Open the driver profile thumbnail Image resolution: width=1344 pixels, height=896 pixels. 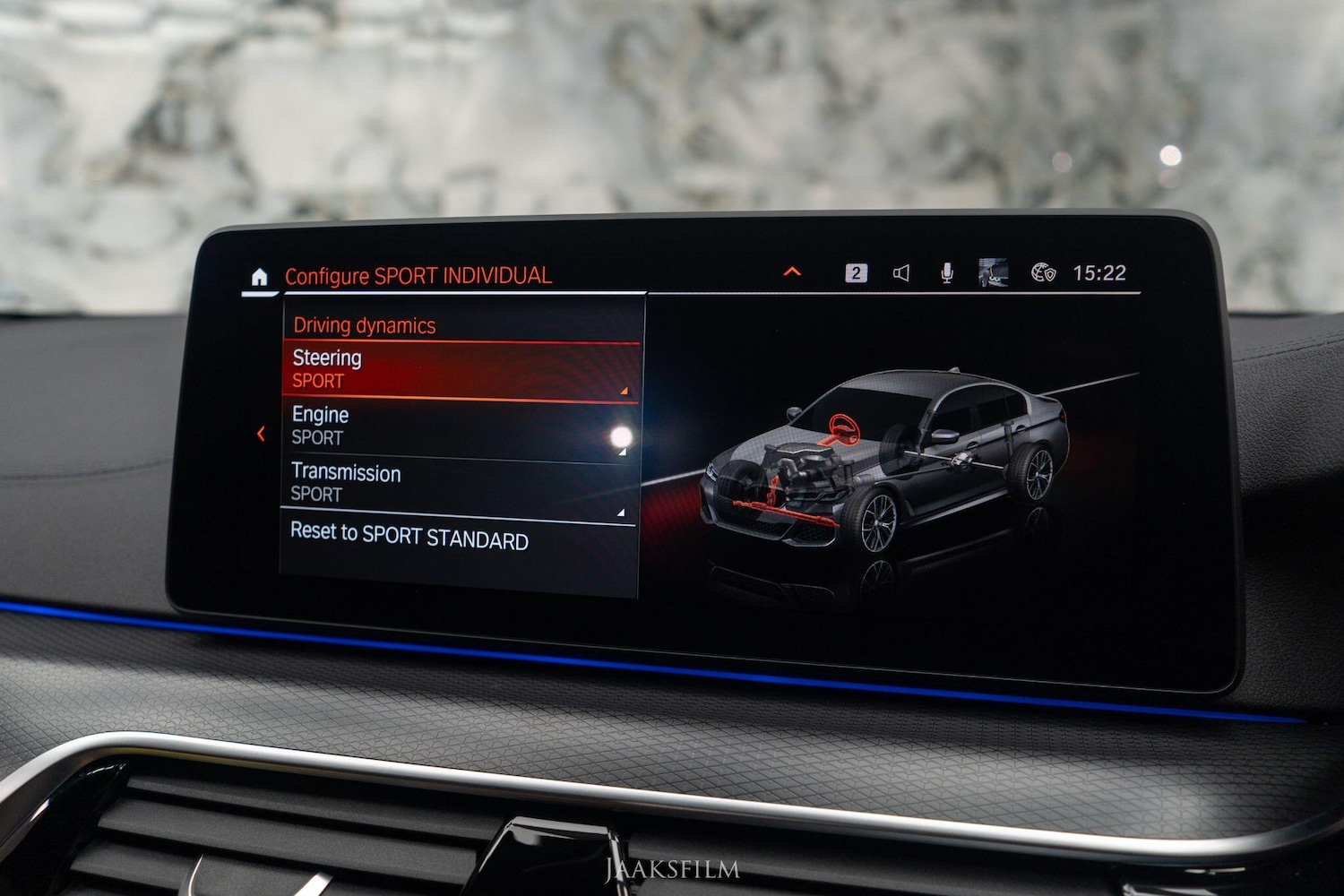[x=993, y=271]
